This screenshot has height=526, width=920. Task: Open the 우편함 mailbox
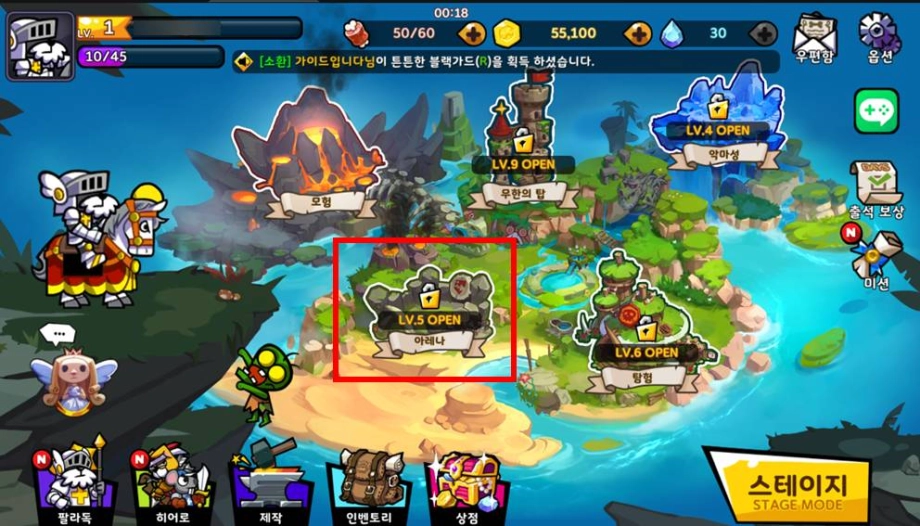[814, 40]
